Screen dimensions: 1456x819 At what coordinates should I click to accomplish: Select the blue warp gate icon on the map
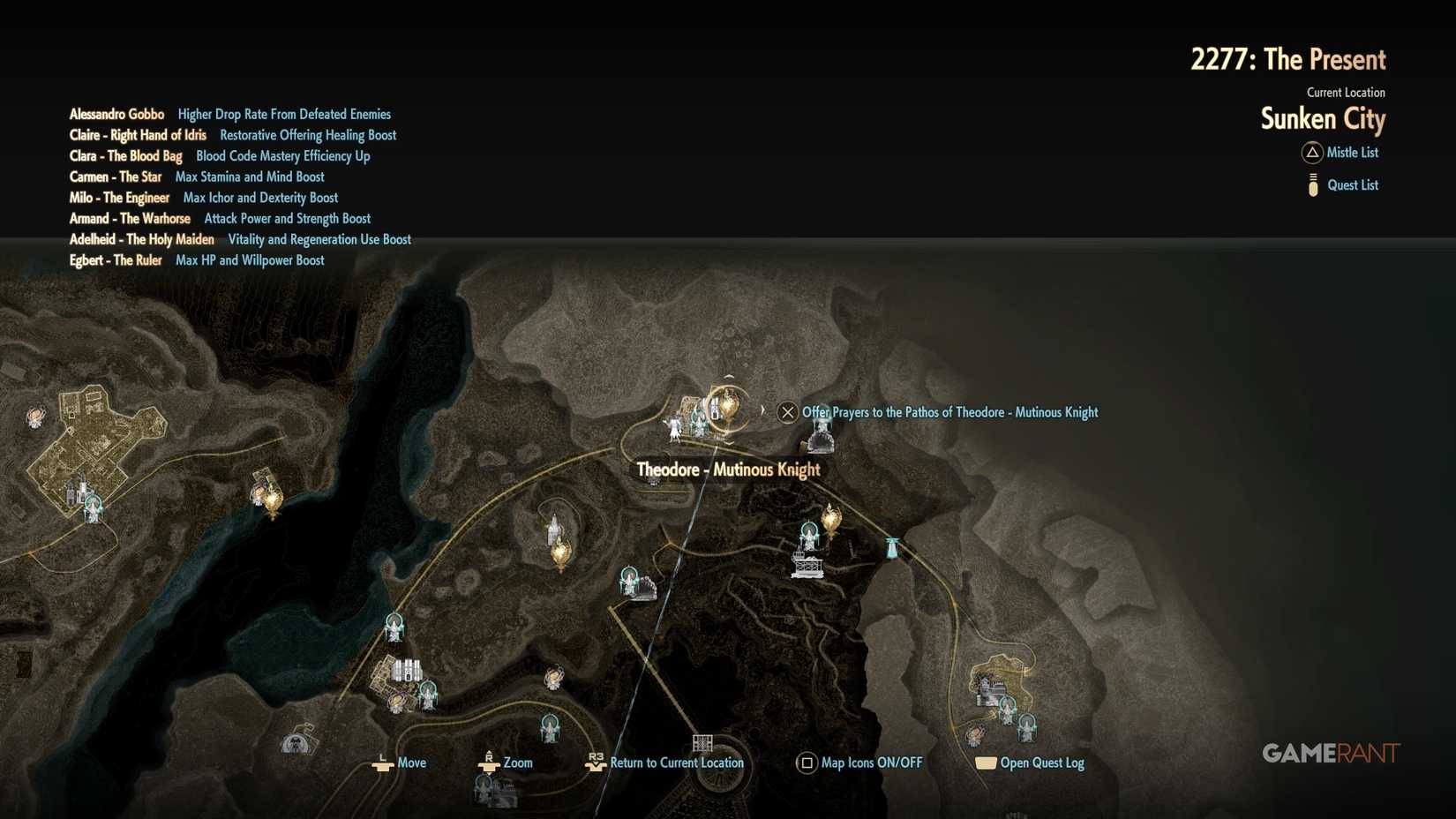pyautogui.click(x=890, y=549)
